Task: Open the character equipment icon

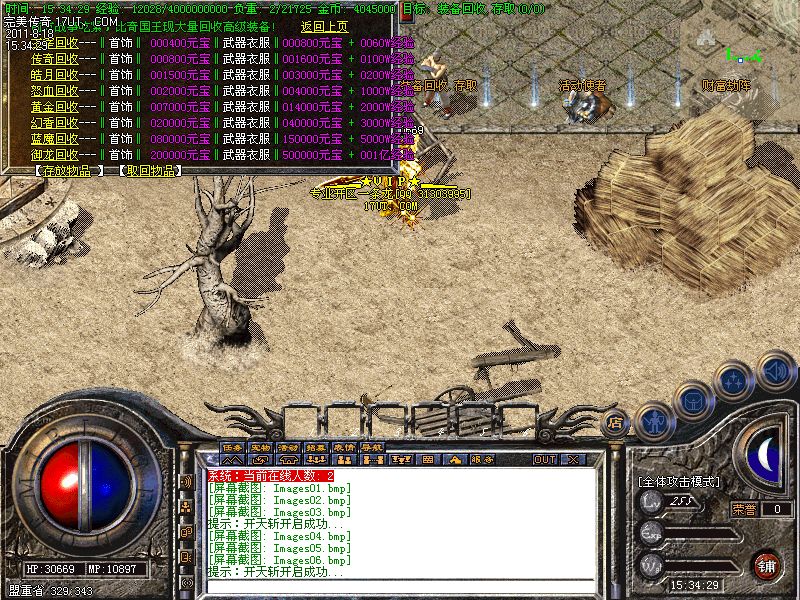Action: (x=654, y=419)
